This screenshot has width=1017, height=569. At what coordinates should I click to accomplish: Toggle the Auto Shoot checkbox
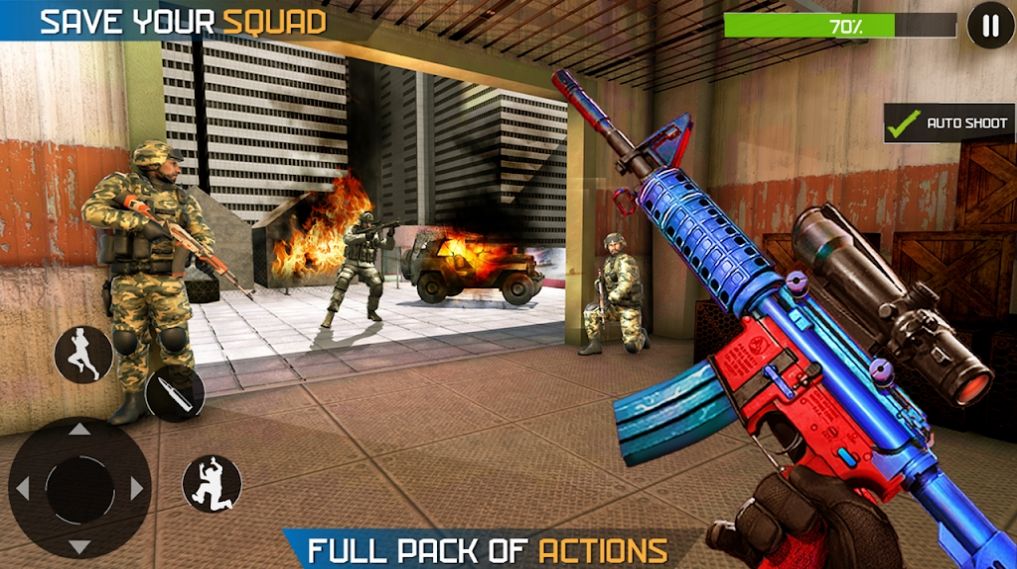[906, 123]
